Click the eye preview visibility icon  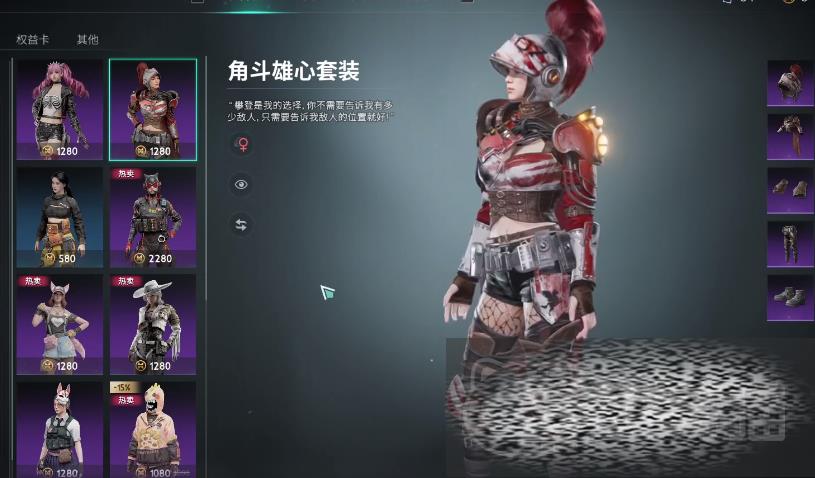(x=241, y=185)
